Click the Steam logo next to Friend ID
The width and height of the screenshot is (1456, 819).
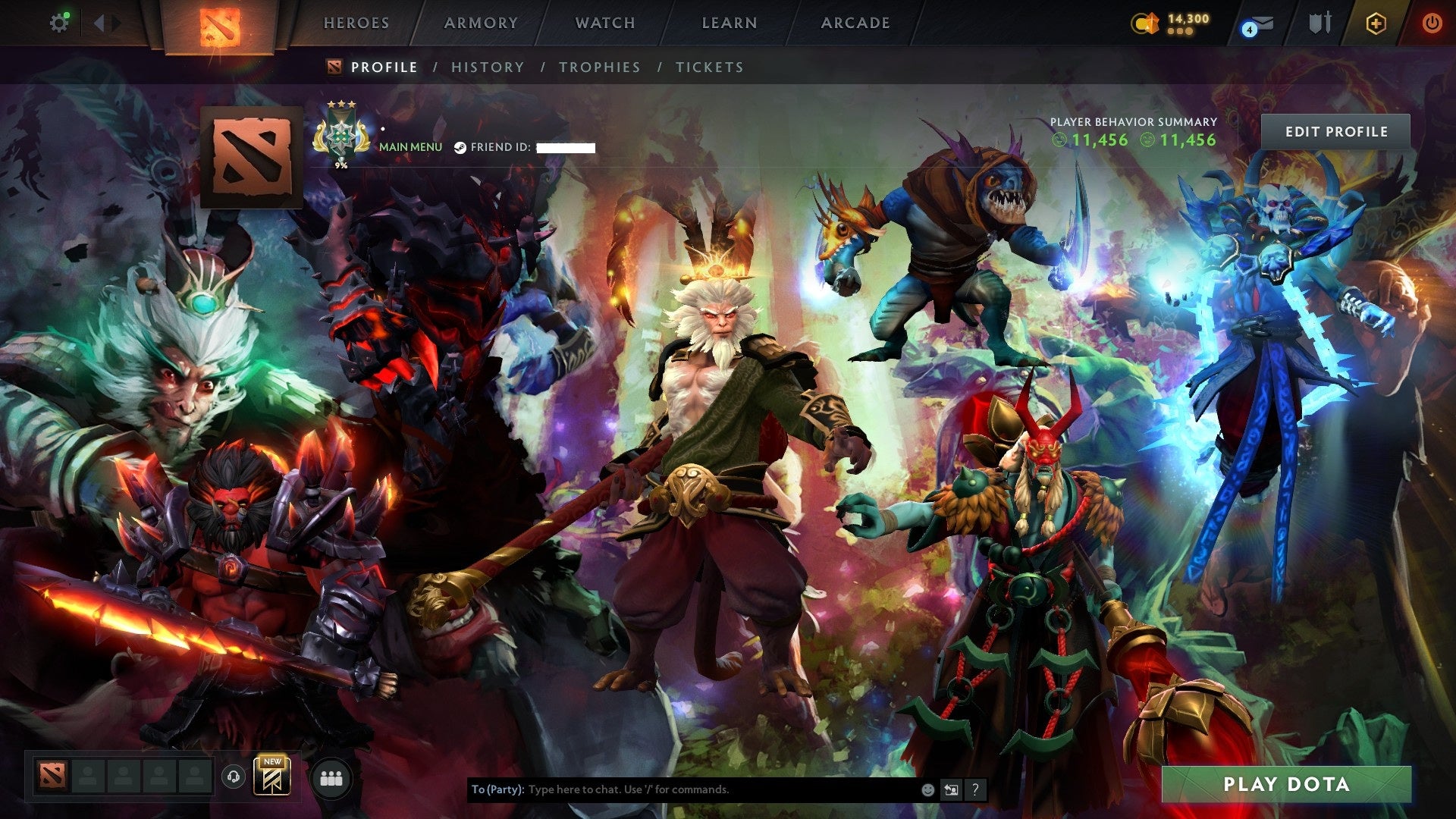pos(460,147)
